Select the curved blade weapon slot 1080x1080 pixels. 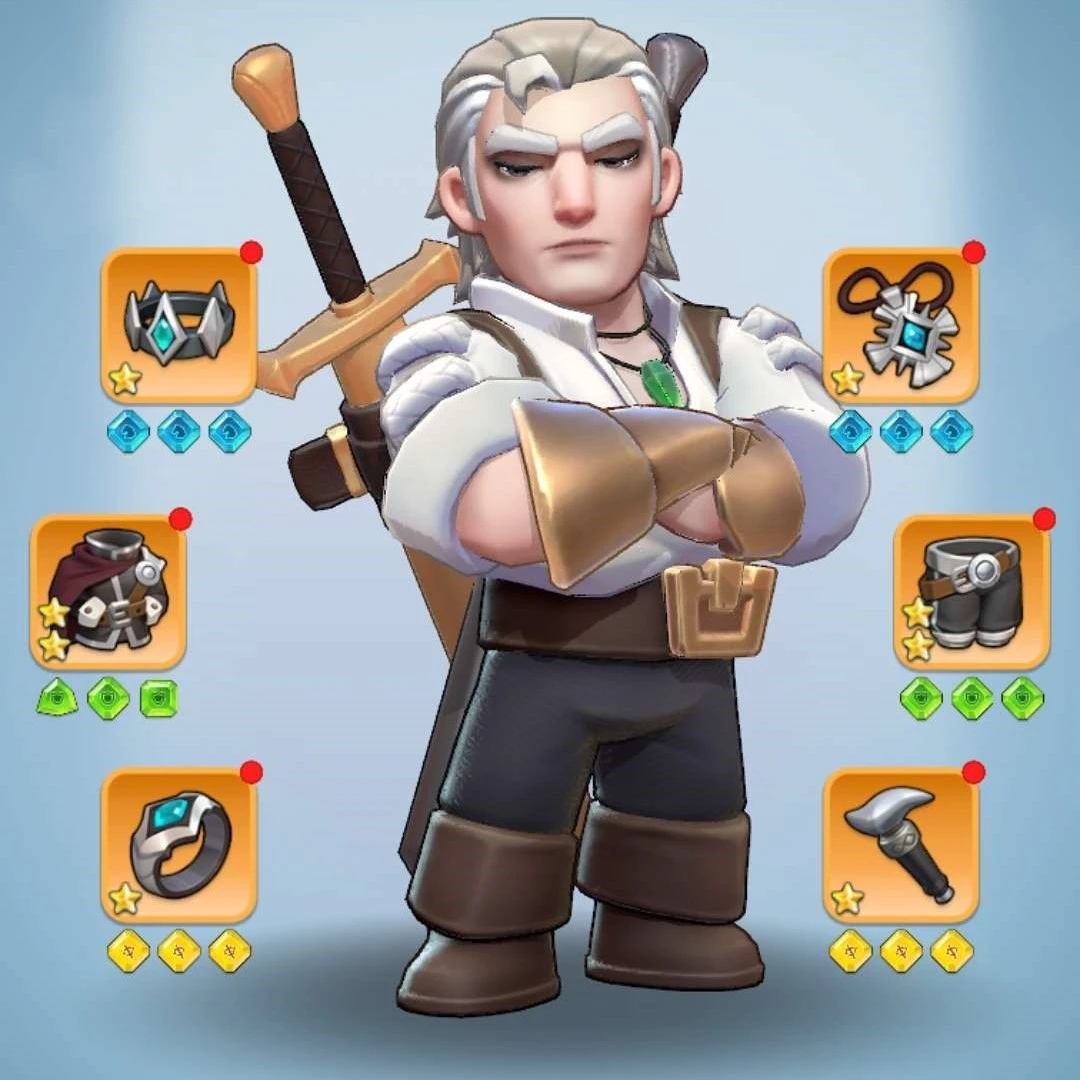[901, 845]
